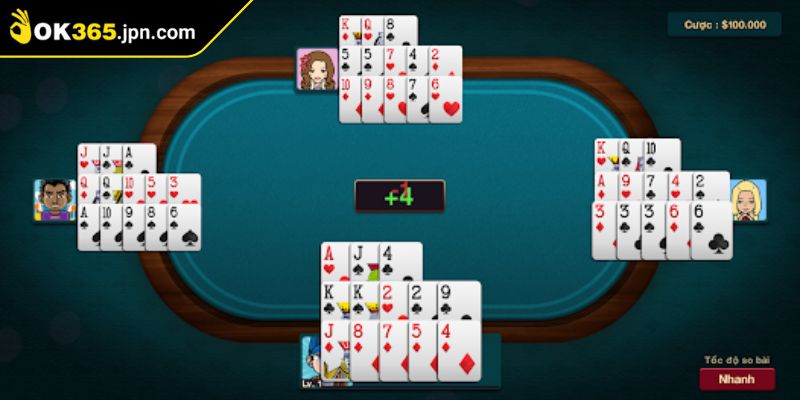This screenshot has width=800, height=400.
Task: View the blonde player's avatar profile
Action: click(x=747, y=201)
